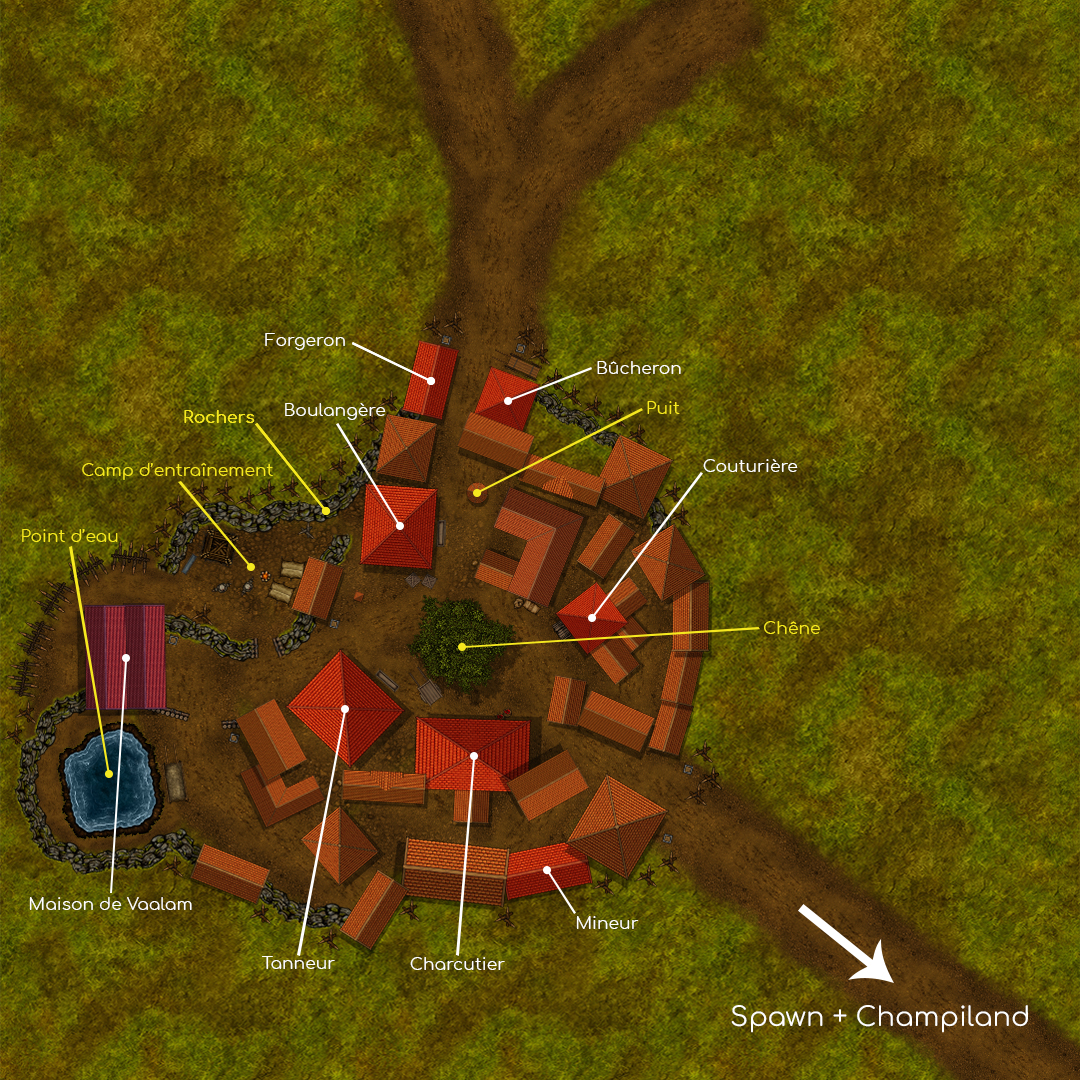The height and width of the screenshot is (1080, 1080).
Task: Click the Point d'eau label
Action: (69, 536)
